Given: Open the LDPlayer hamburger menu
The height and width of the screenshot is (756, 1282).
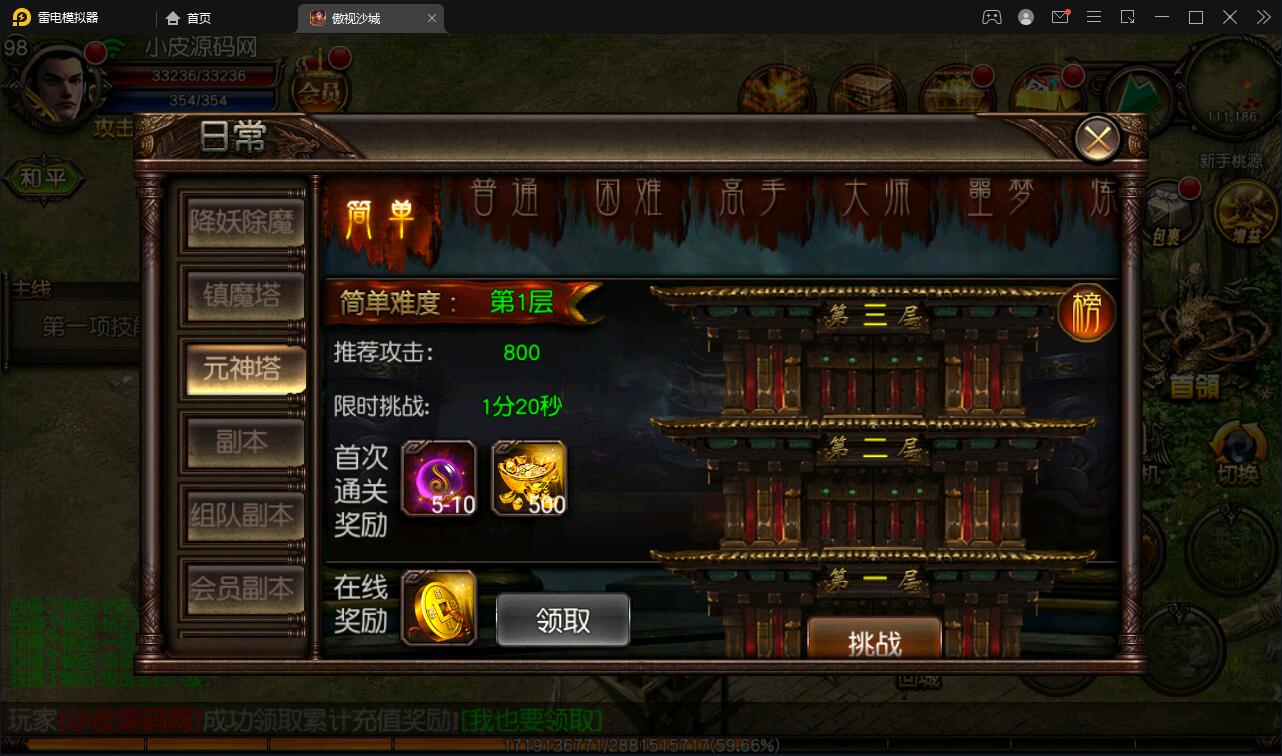Looking at the screenshot, I should coord(1094,17).
